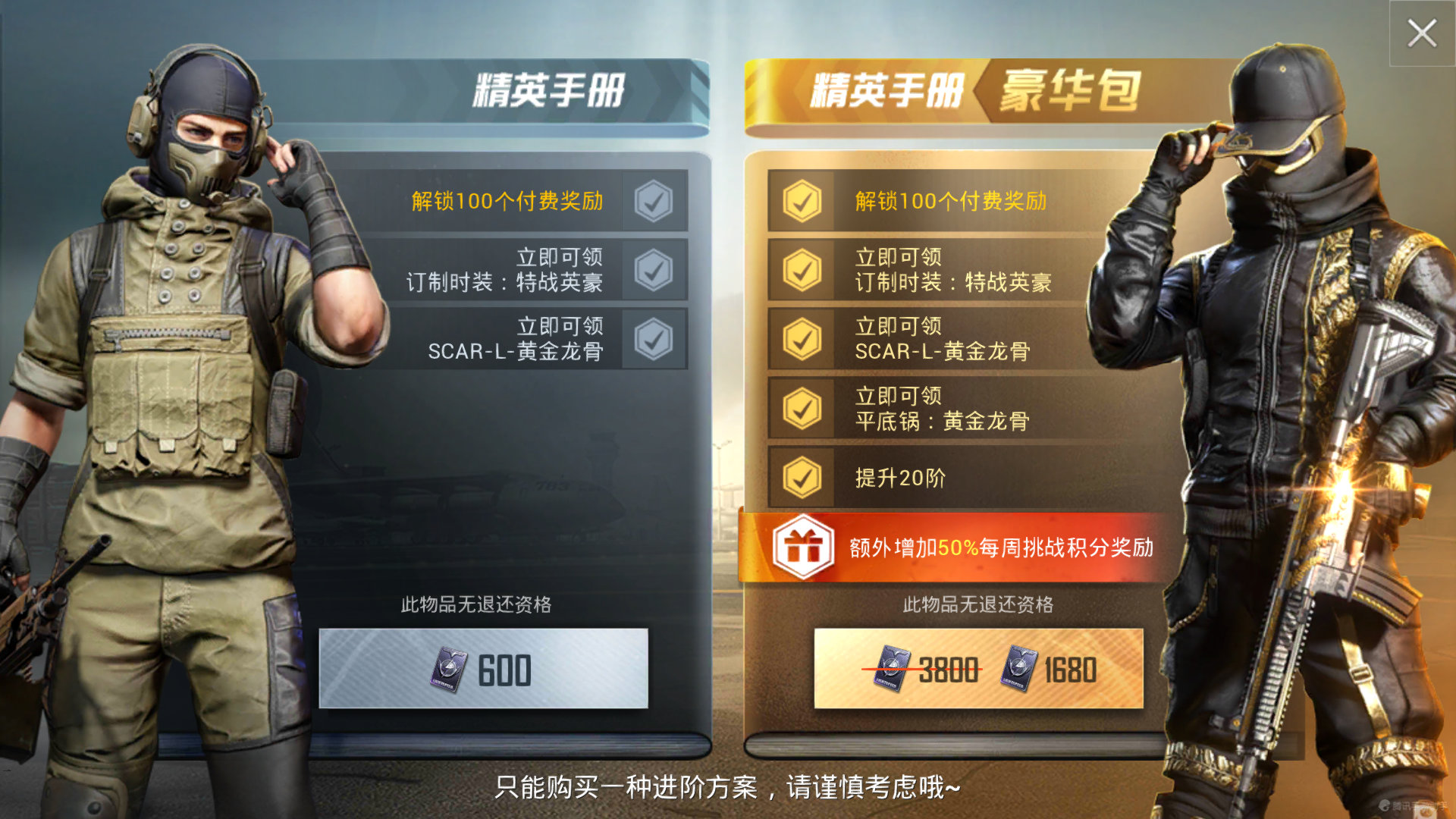Screen dimensions: 1456x819
Task: Buy the deluxe pack for 1680
Action: pyautogui.click(x=978, y=670)
